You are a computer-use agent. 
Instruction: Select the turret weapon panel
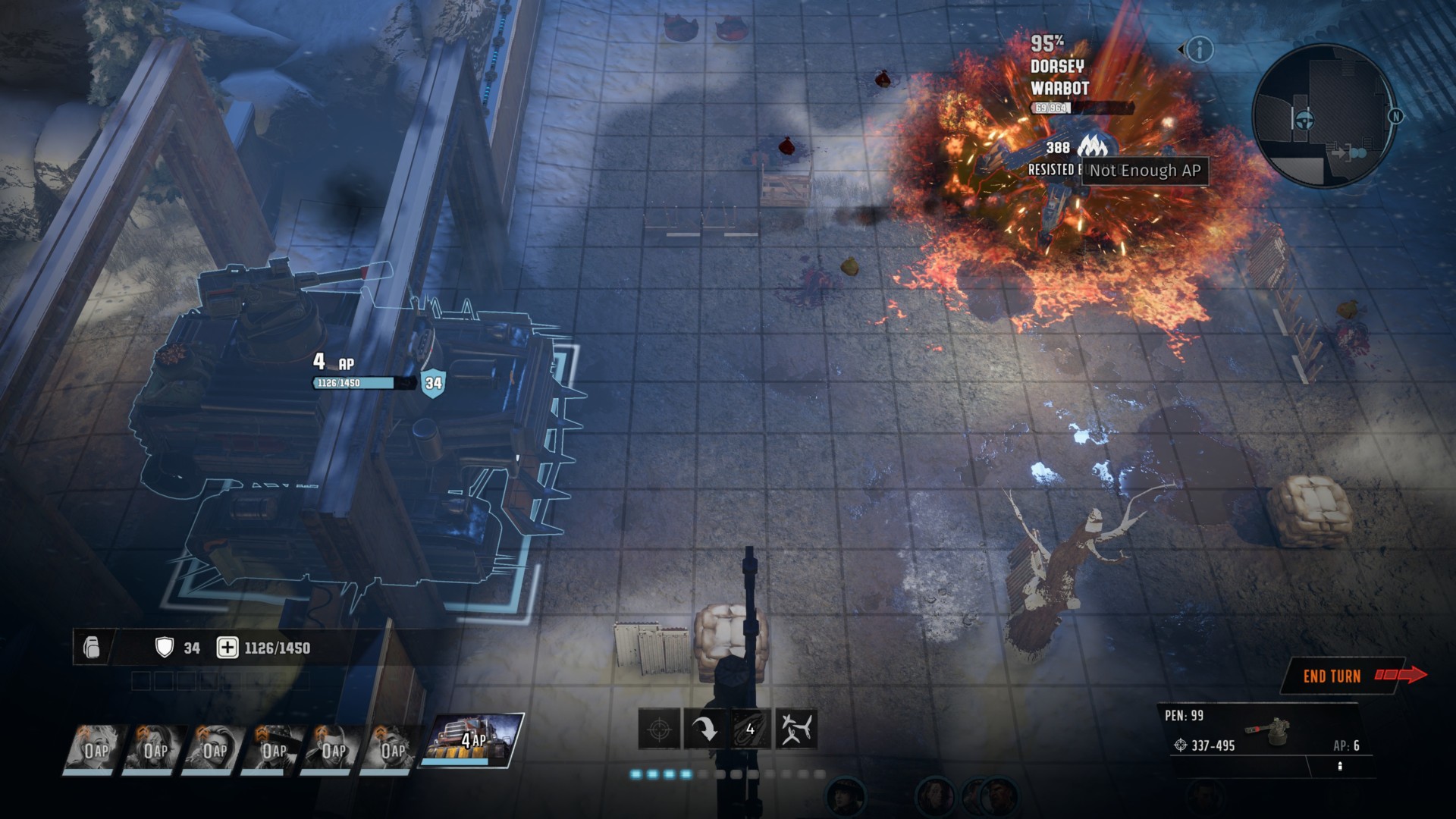tap(1264, 733)
